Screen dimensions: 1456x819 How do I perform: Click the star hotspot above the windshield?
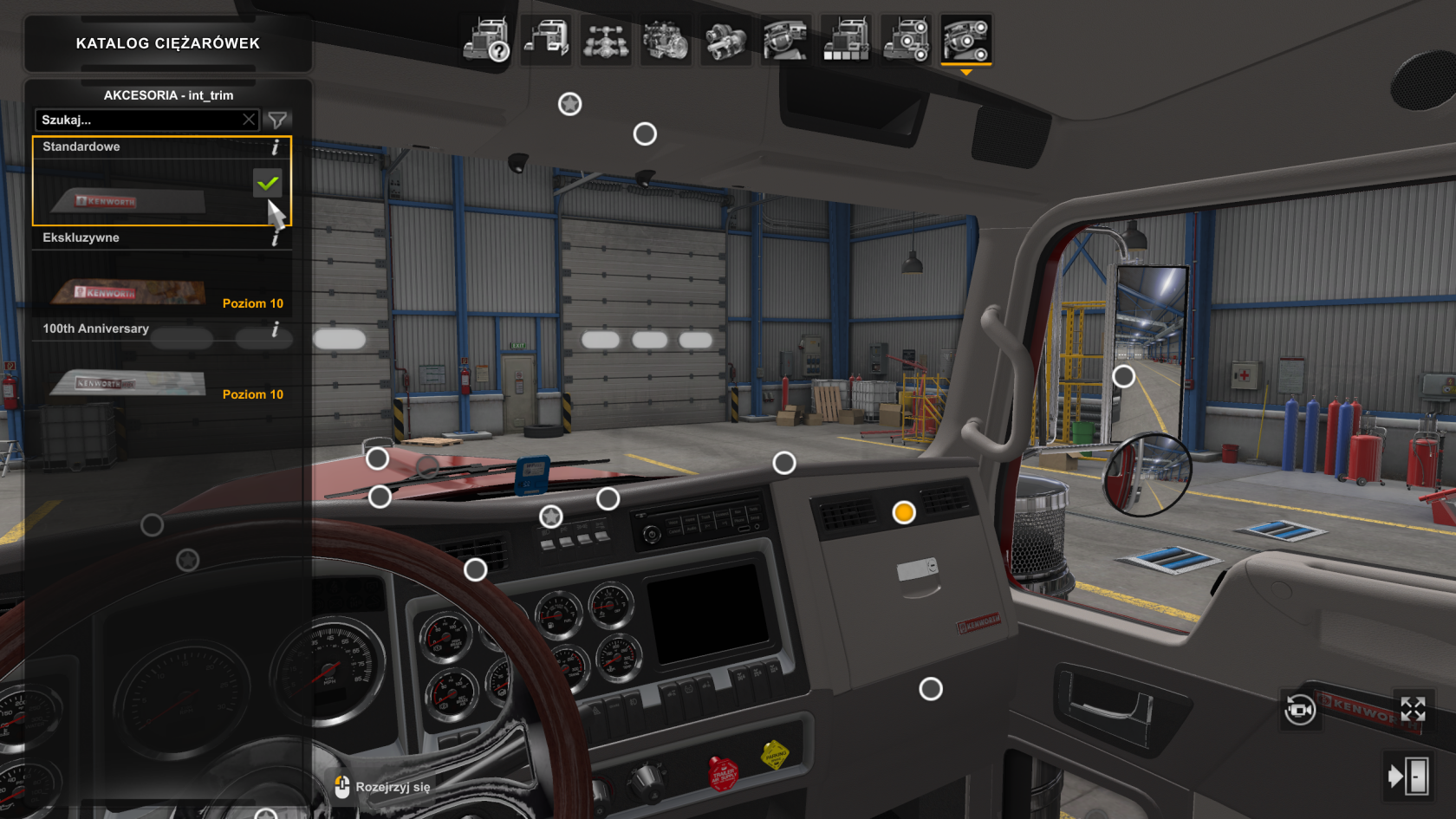coord(569,103)
